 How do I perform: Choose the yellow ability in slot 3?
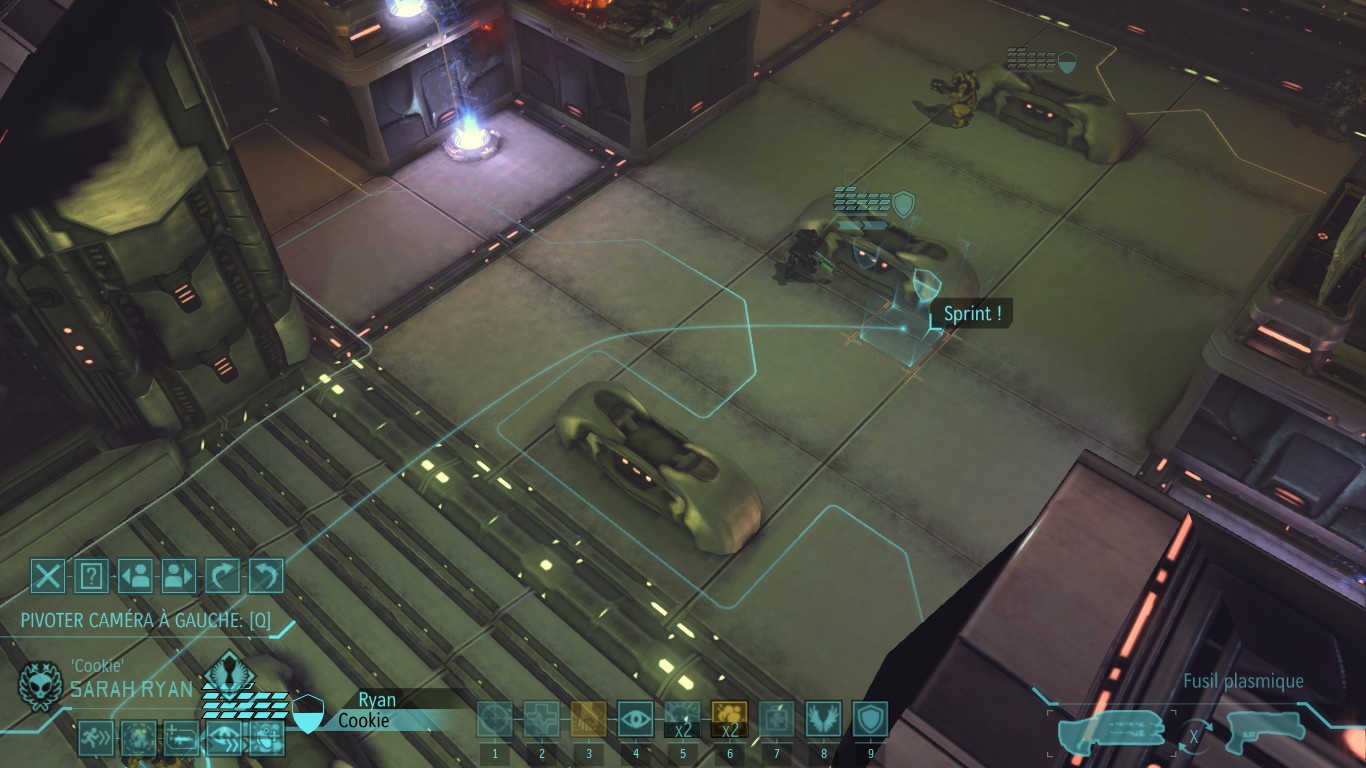point(588,719)
